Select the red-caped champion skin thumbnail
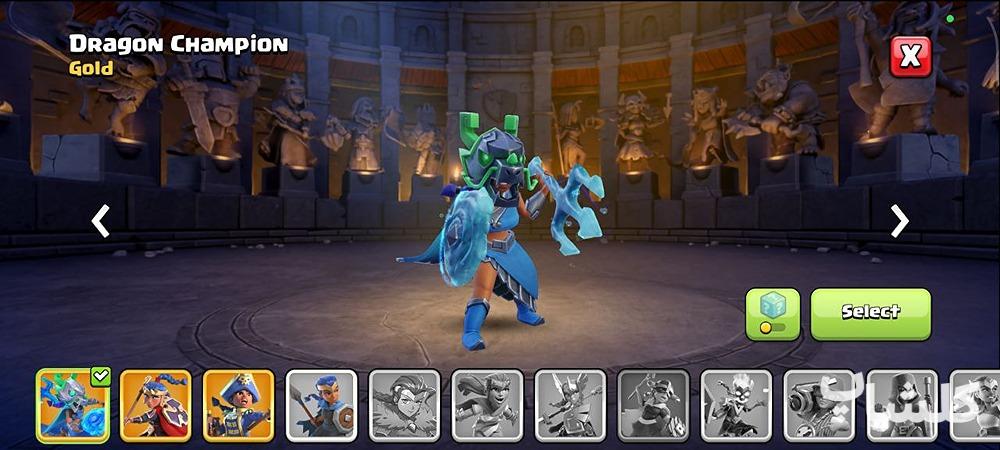 [156, 405]
